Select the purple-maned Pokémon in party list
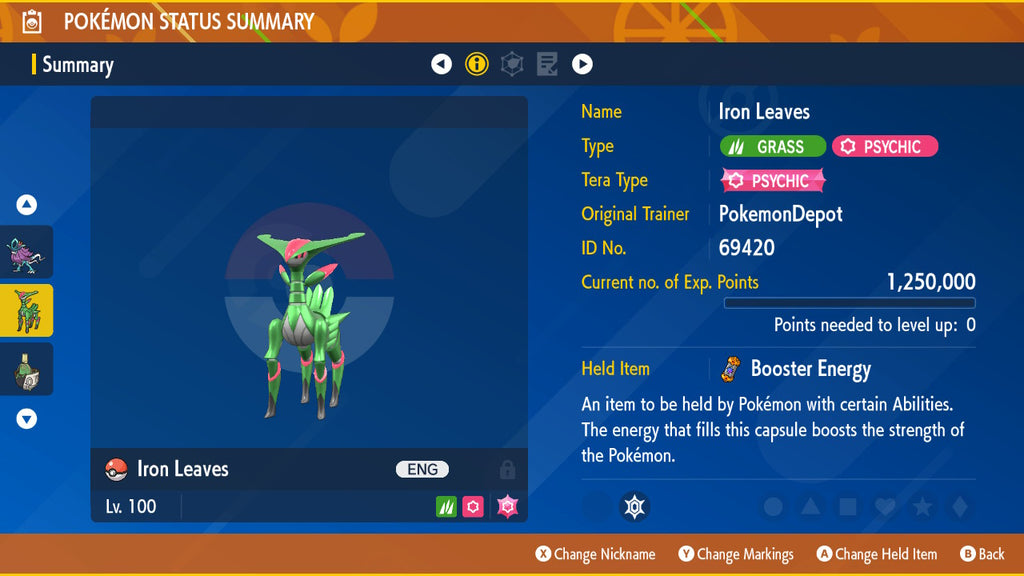The height and width of the screenshot is (576, 1024). [27, 252]
